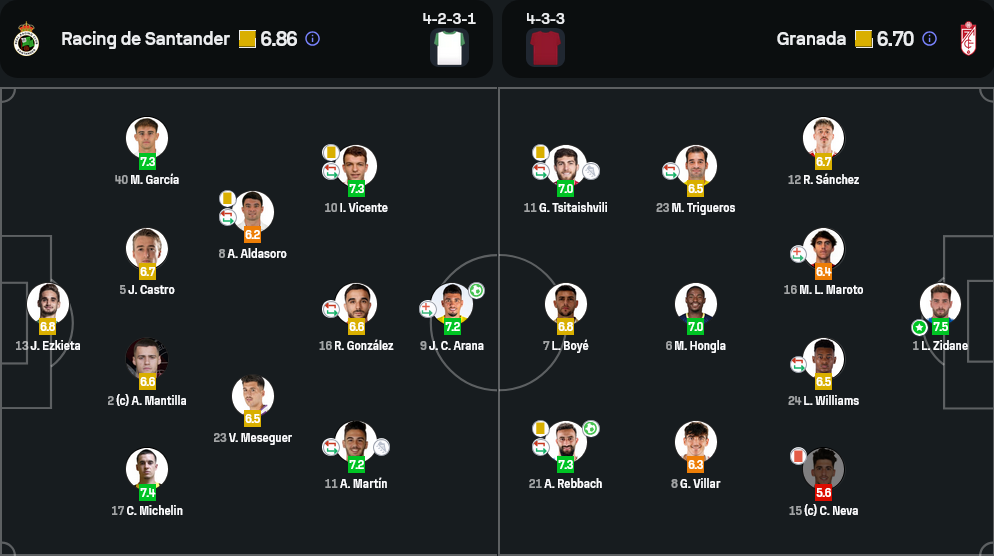Select goalkeeper J. Ezkieta

coord(47,305)
